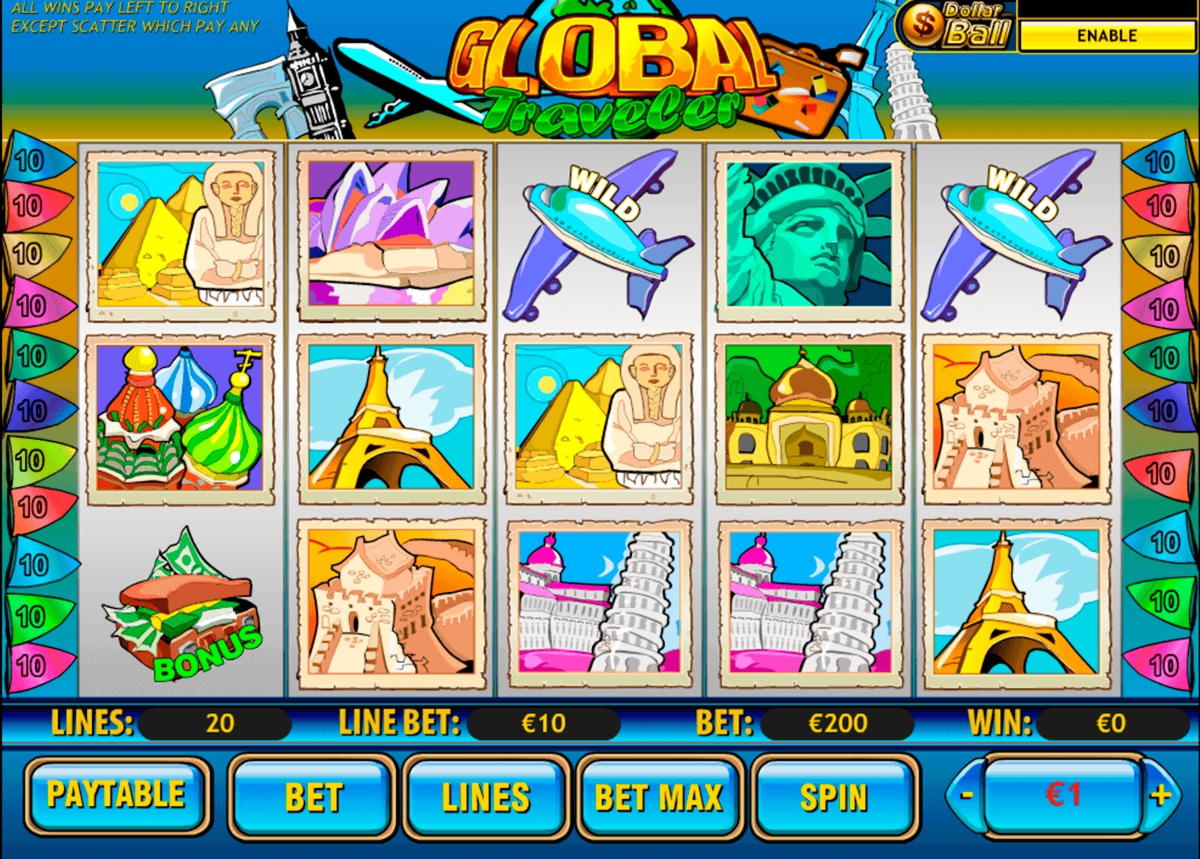Open the Paytable
This screenshot has height=859, width=1200.
pyautogui.click(x=117, y=796)
